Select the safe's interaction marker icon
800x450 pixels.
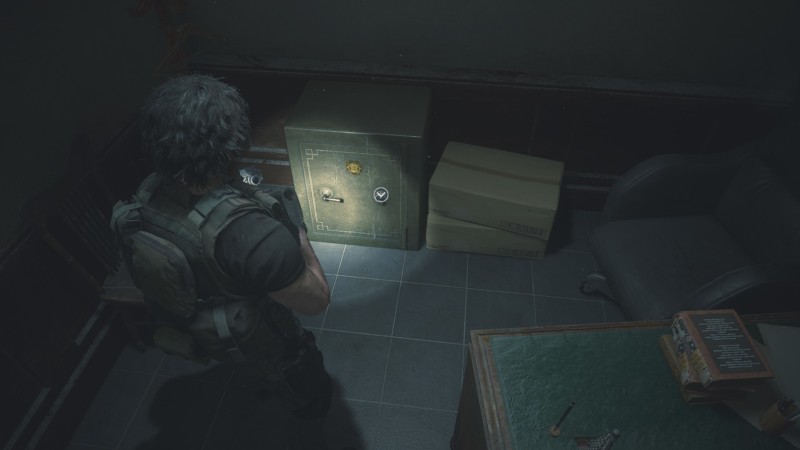[x=381, y=195]
